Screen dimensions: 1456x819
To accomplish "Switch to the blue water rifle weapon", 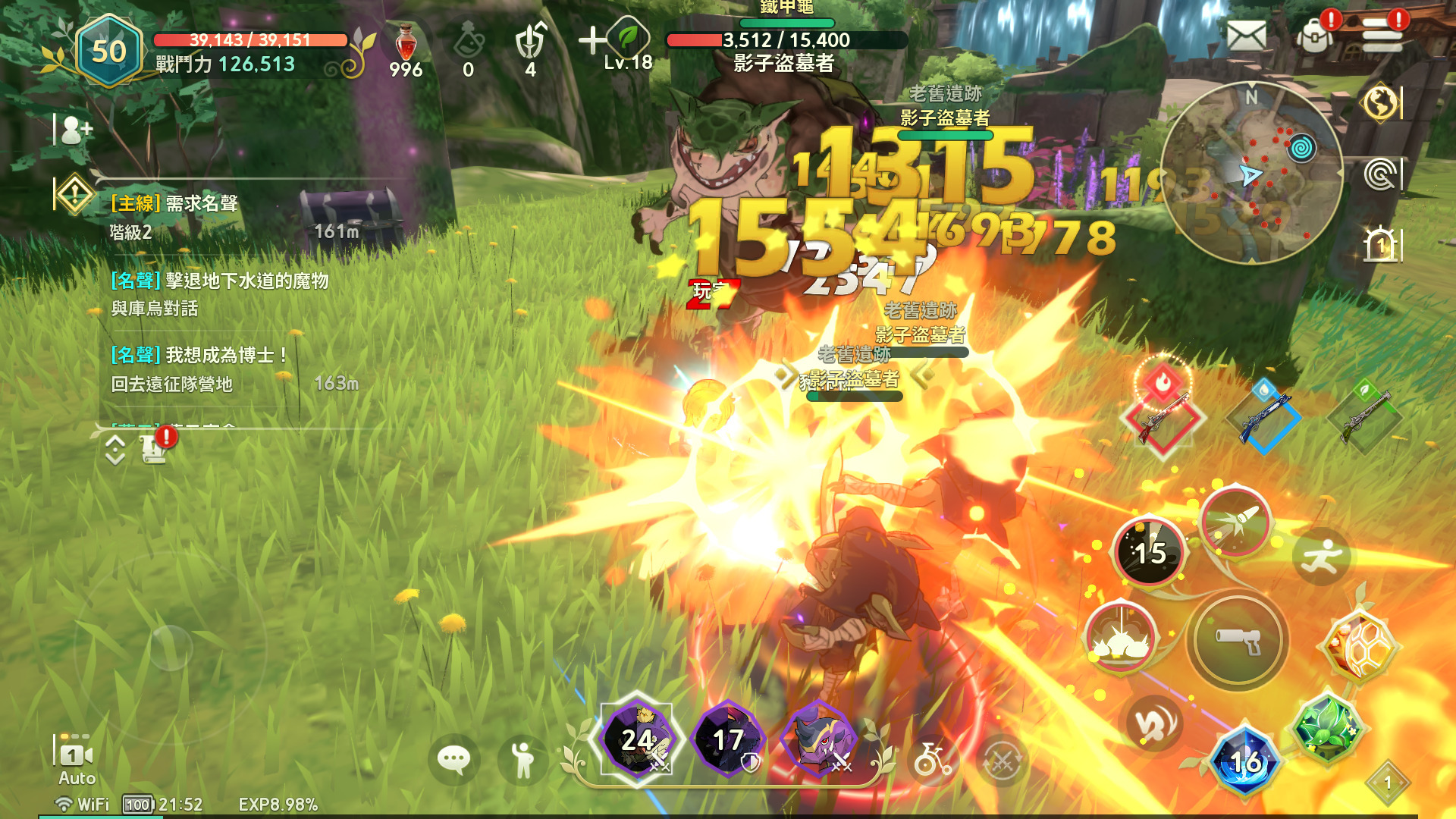I will pos(1263,416).
